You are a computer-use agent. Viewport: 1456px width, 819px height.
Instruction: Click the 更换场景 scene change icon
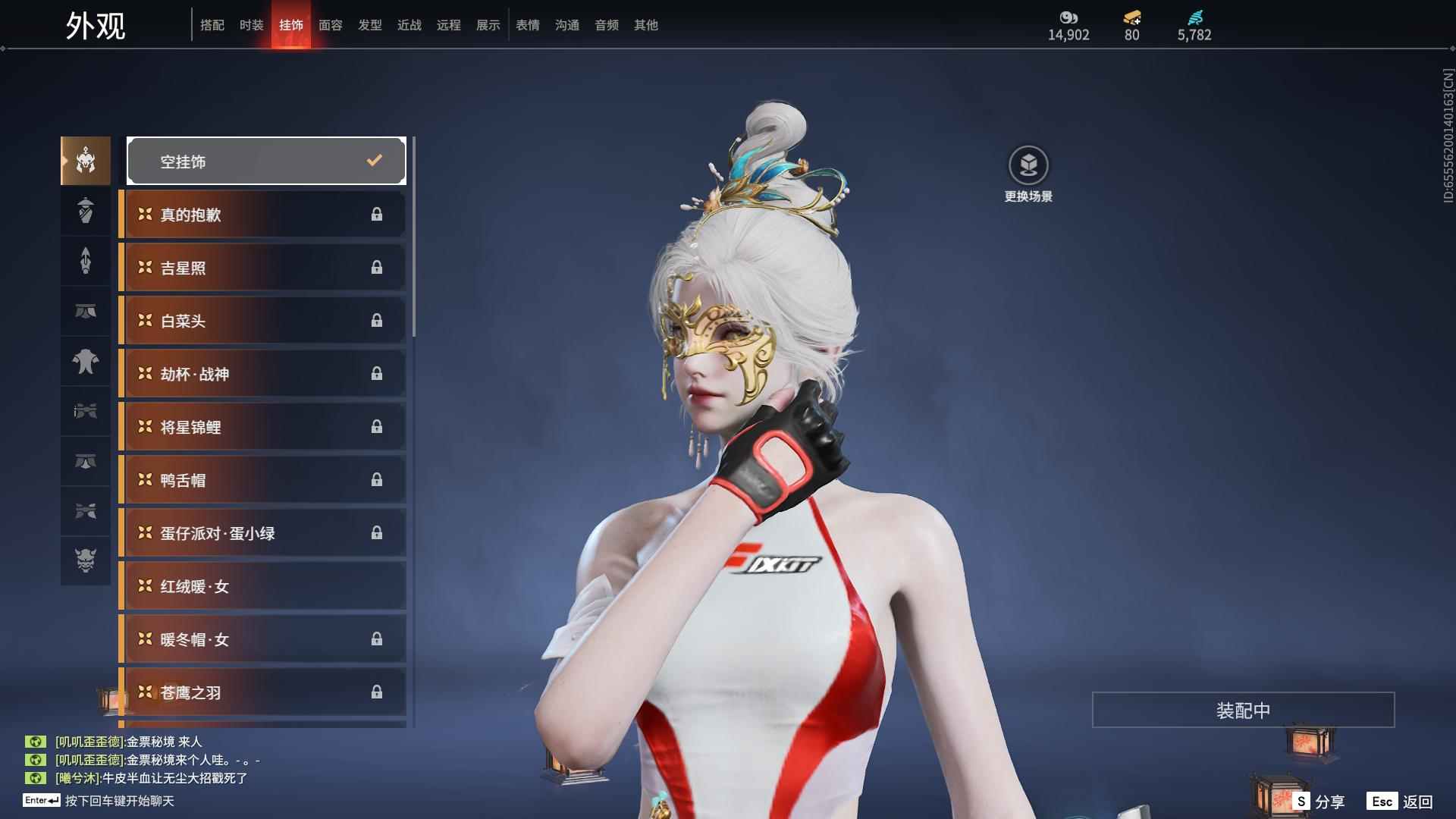(x=1028, y=166)
